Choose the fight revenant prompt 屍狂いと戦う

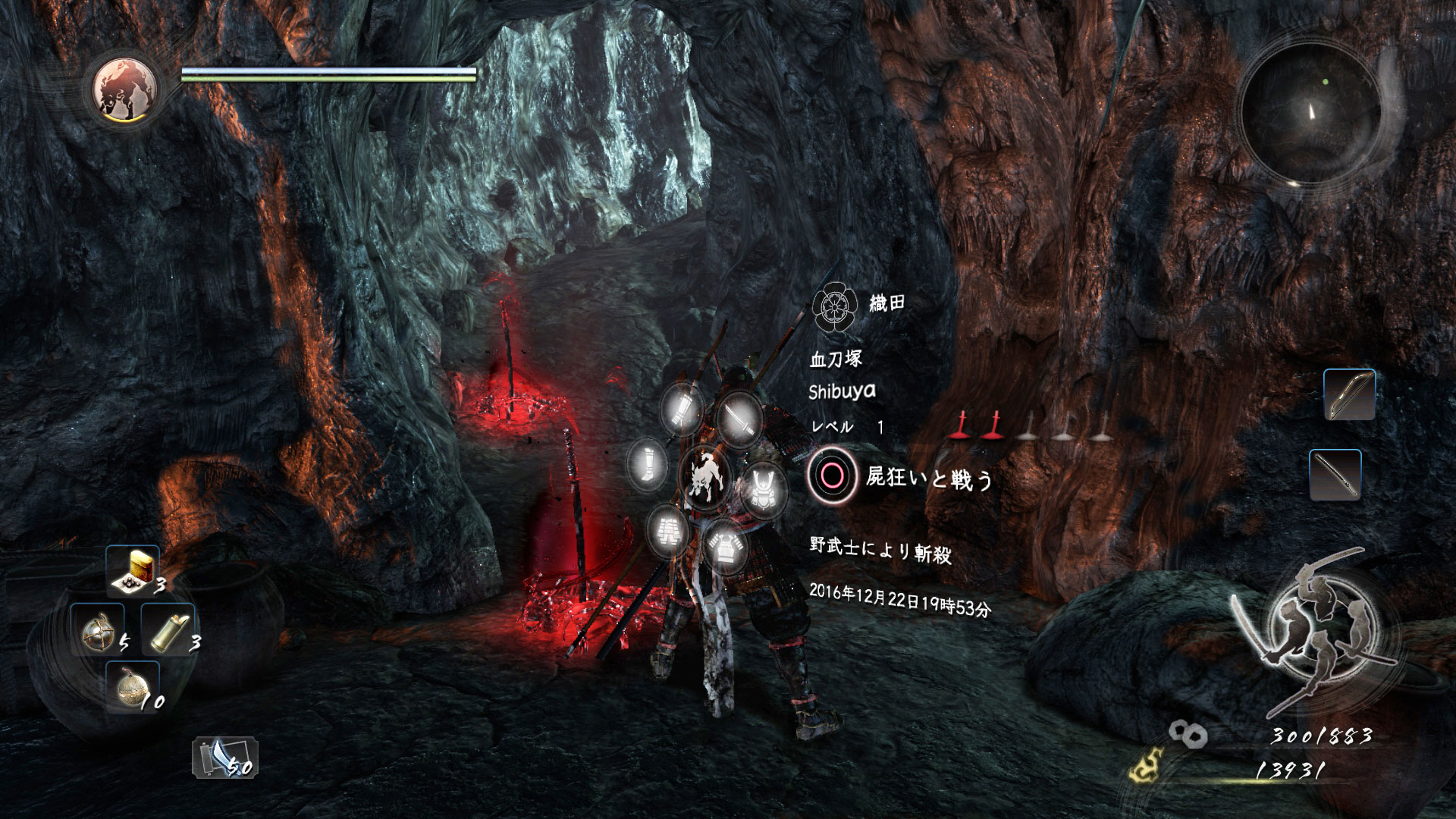click(x=902, y=477)
